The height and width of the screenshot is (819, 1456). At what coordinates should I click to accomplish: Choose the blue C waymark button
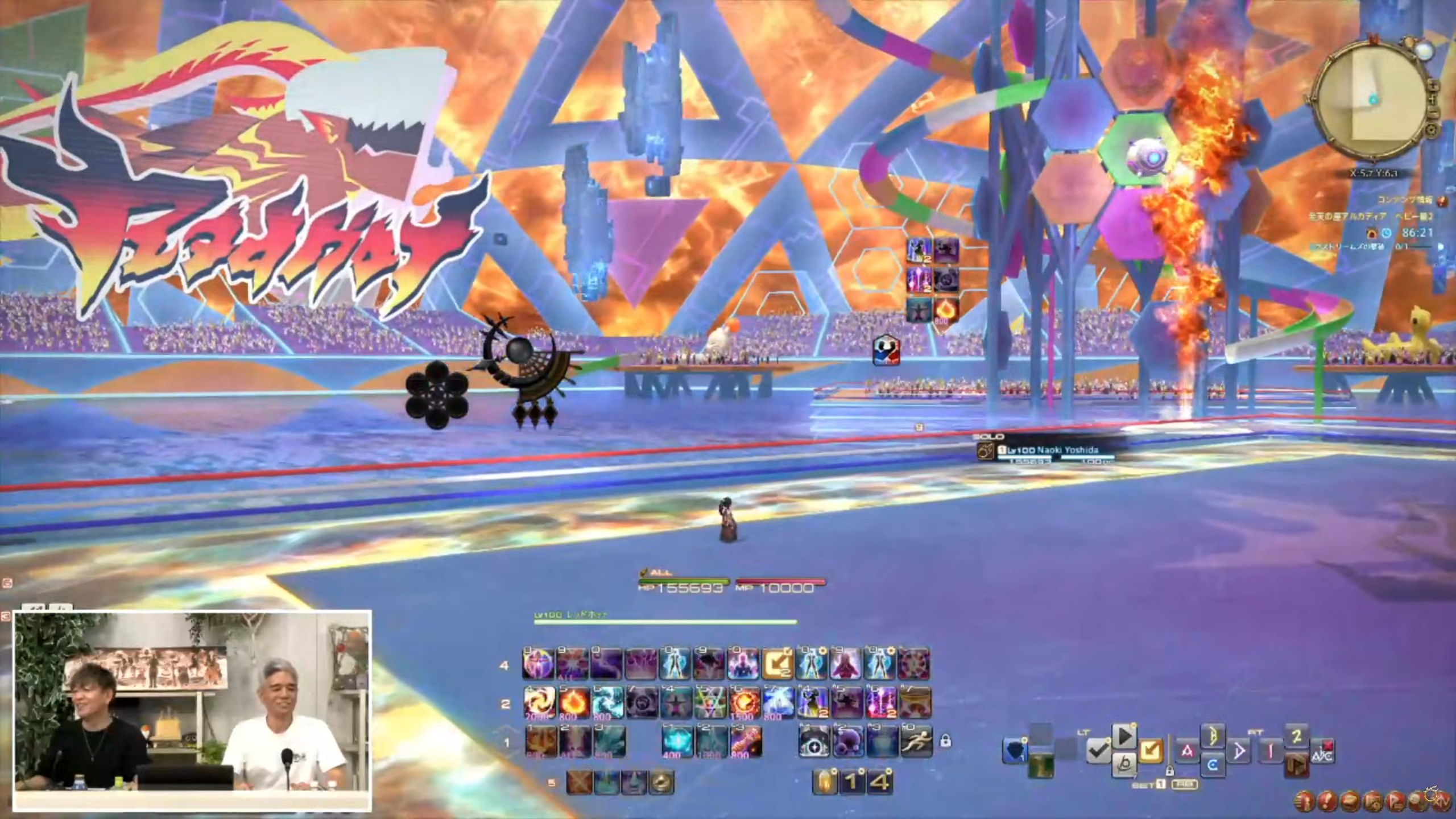click(x=1213, y=766)
